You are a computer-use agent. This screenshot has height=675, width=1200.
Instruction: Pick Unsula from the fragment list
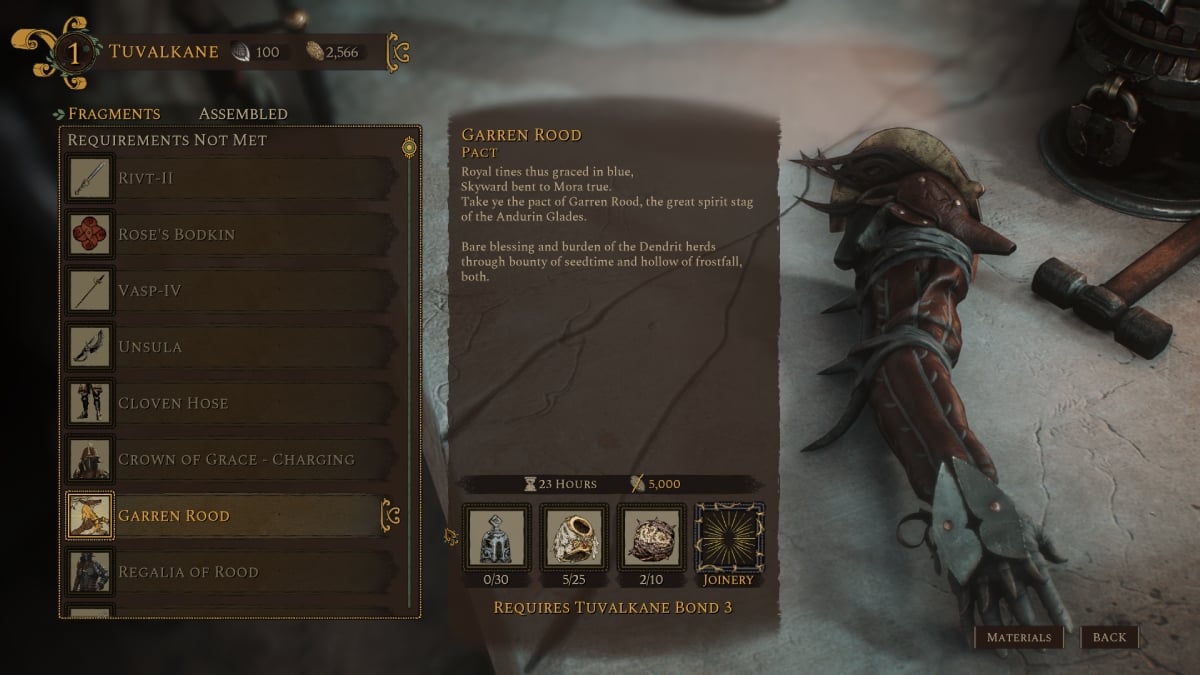pos(232,347)
